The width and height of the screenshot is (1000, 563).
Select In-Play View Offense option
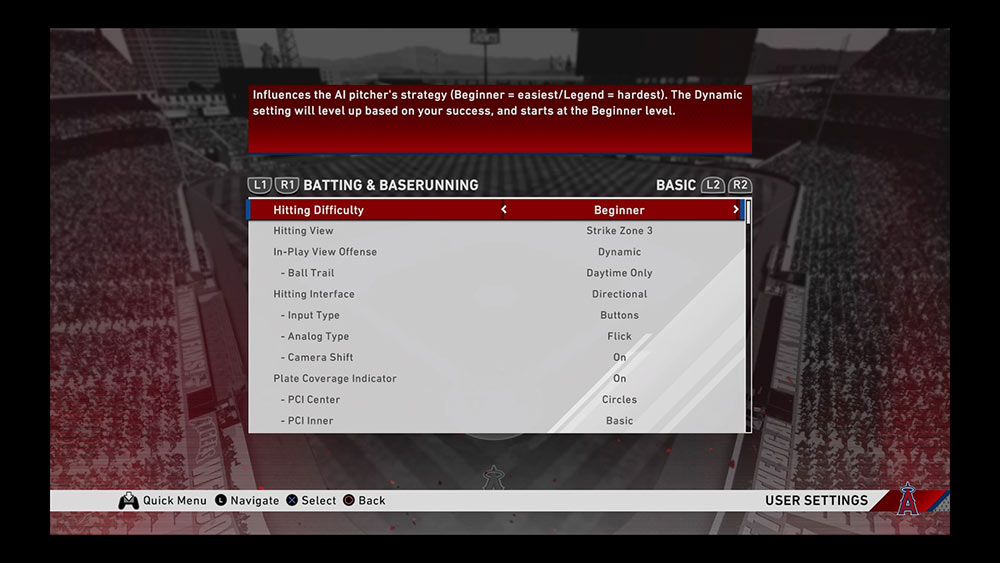(497, 252)
